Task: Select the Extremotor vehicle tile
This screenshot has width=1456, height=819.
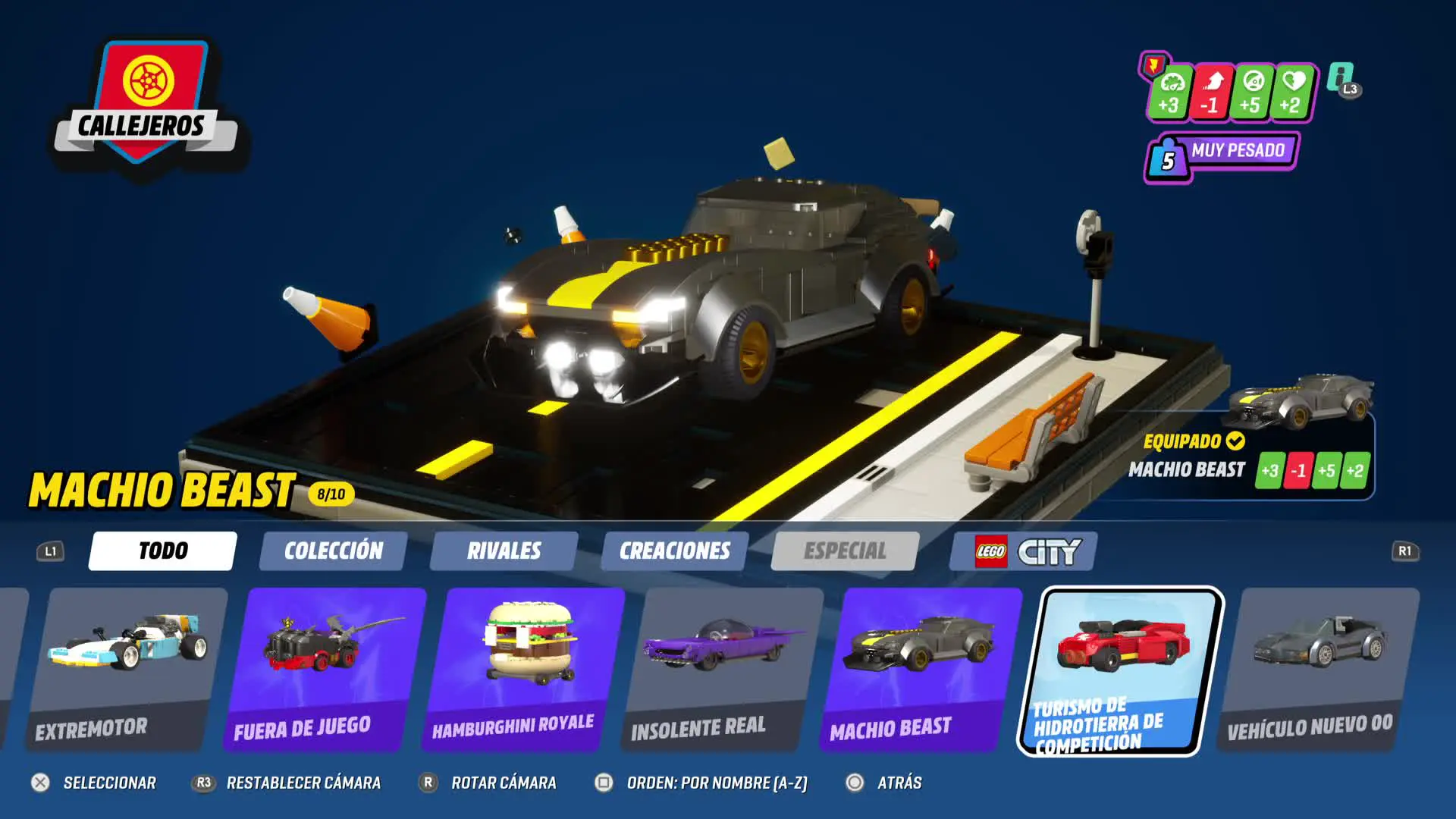Action: coord(126,669)
